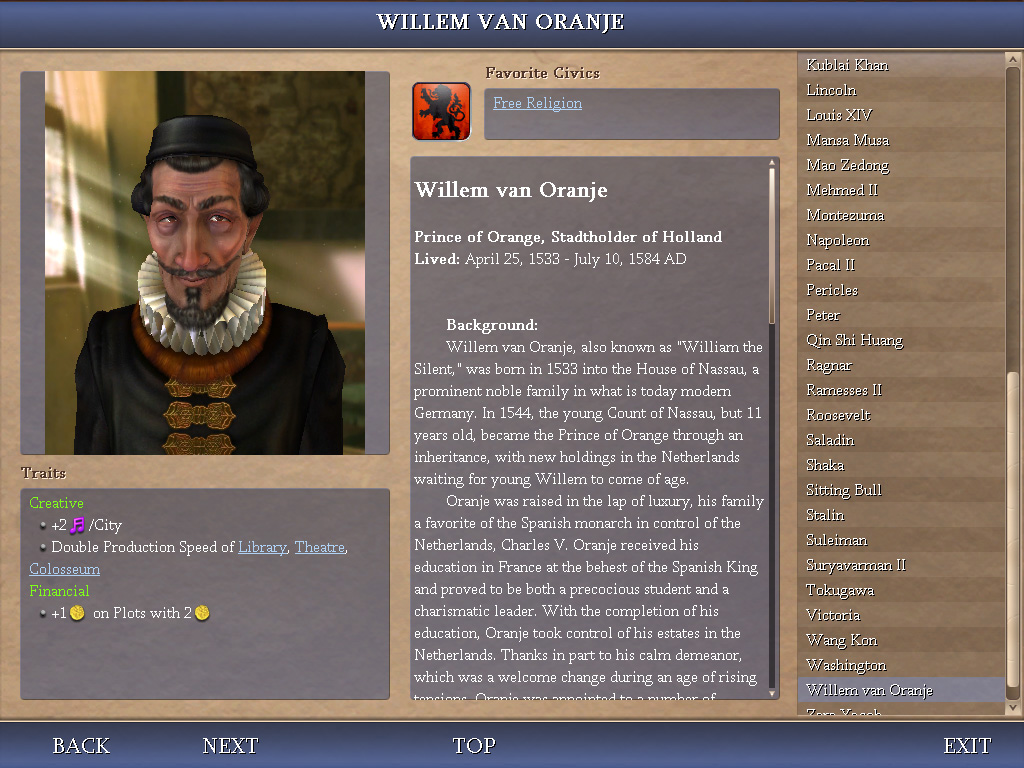1024x768 pixels.
Task: Show Victoria's leader entry
Action: click(x=833, y=615)
